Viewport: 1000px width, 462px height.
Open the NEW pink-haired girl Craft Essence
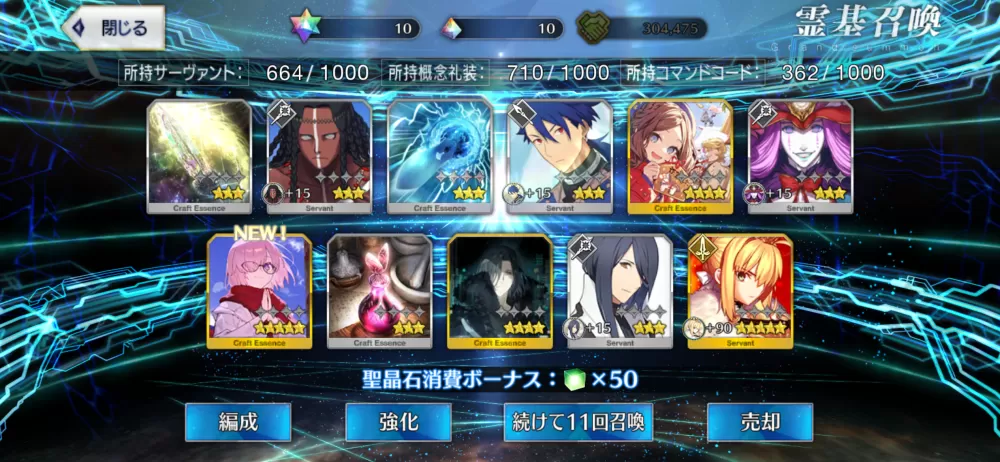(259, 291)
